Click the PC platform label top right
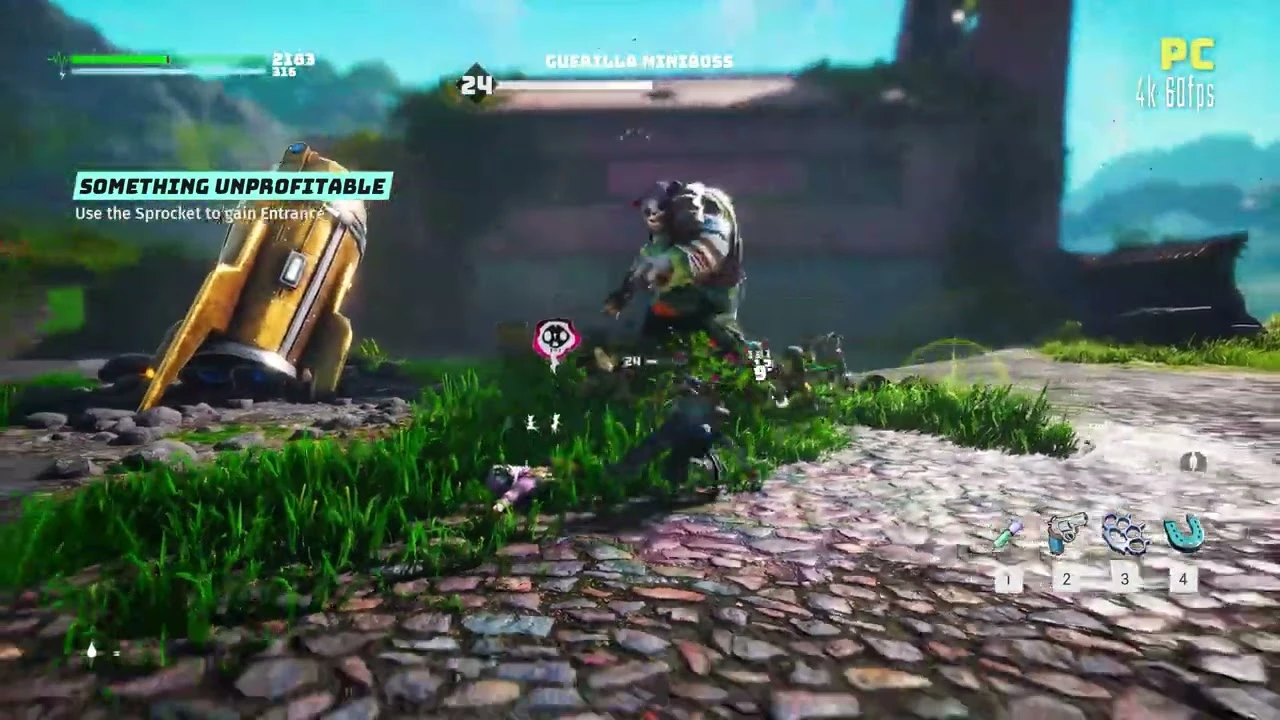1280x720 pixels. 1191,56
